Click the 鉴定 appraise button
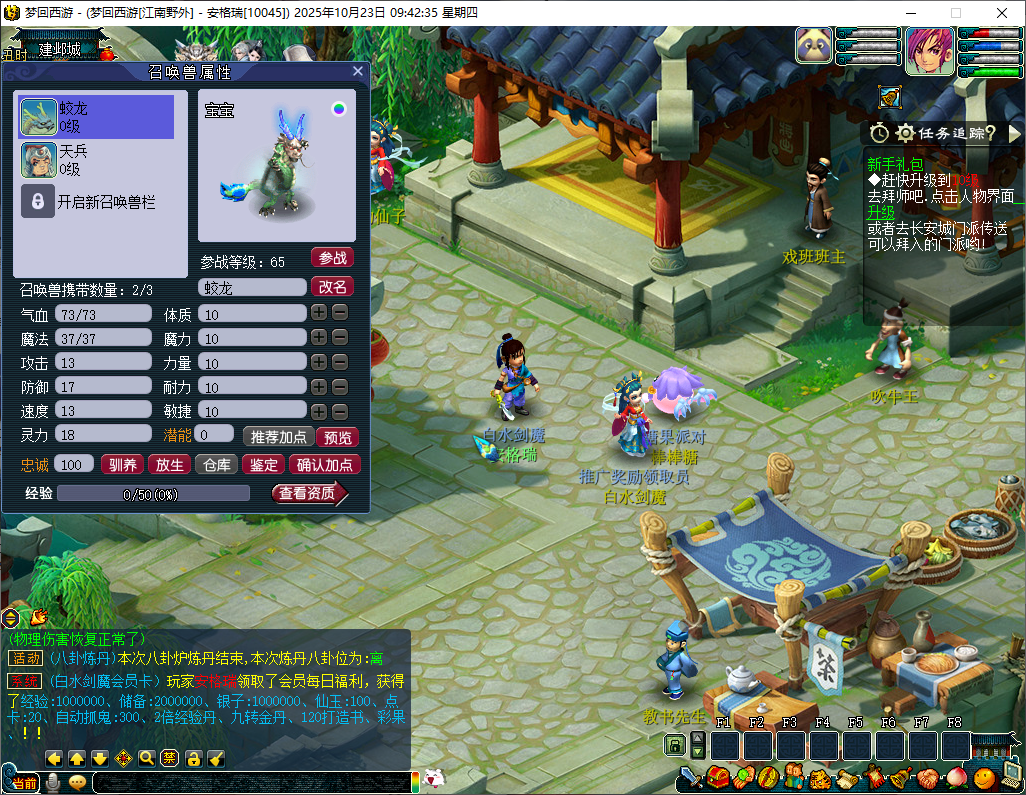Image resolution: width=1026 pixels, height=795 pixels. point(263,465)
